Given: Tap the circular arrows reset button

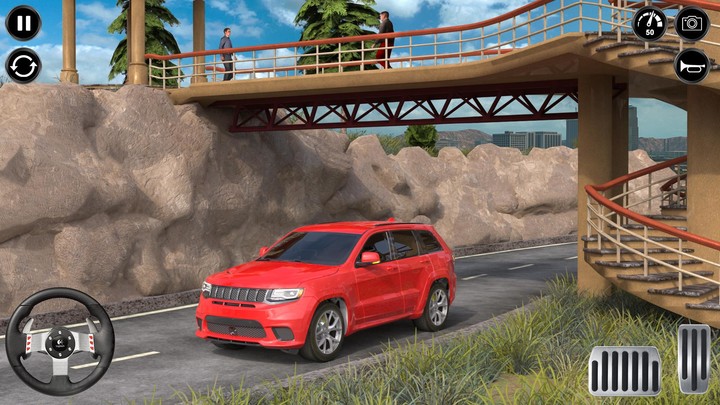Looking at the screenshot, I should (x=23, y=66).
